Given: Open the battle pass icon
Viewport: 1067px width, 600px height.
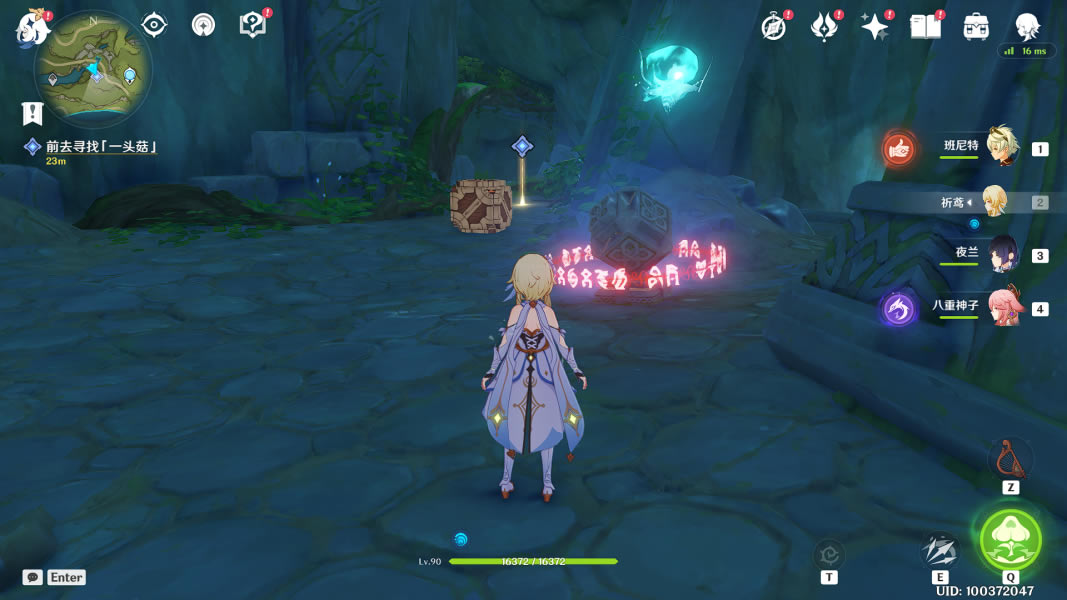Looking at the screenshot, I should click(824, 27).
